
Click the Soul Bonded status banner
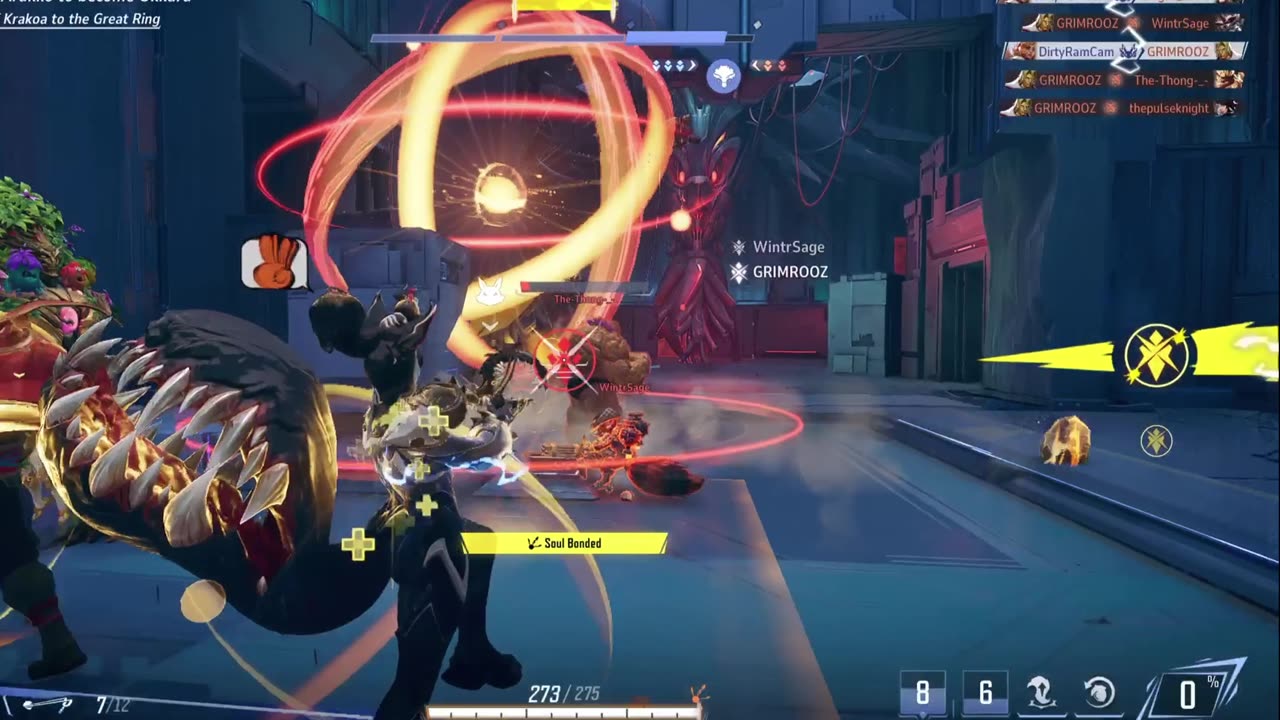point(564,543)
